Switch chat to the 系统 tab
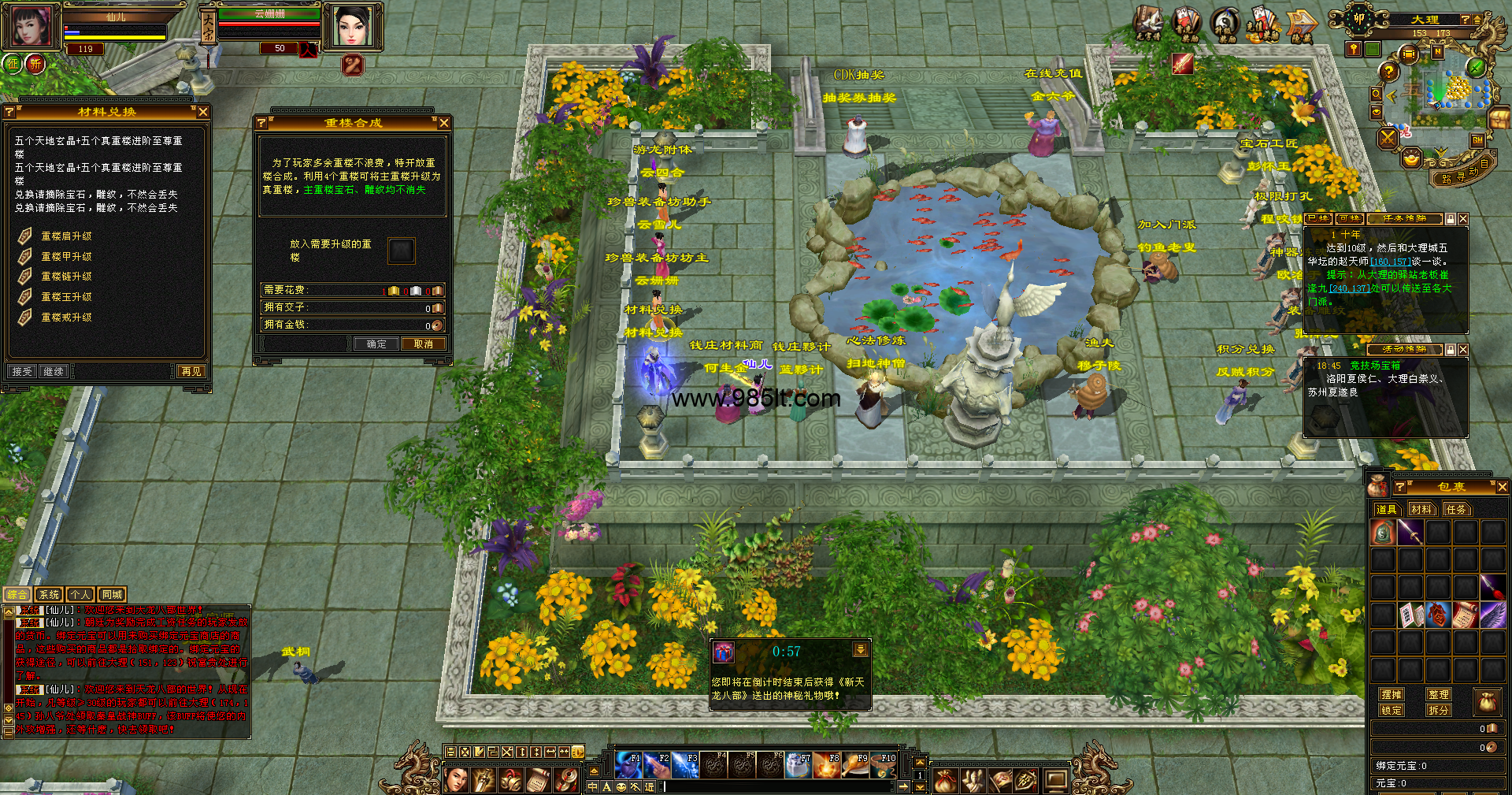 tap(49, 595)
